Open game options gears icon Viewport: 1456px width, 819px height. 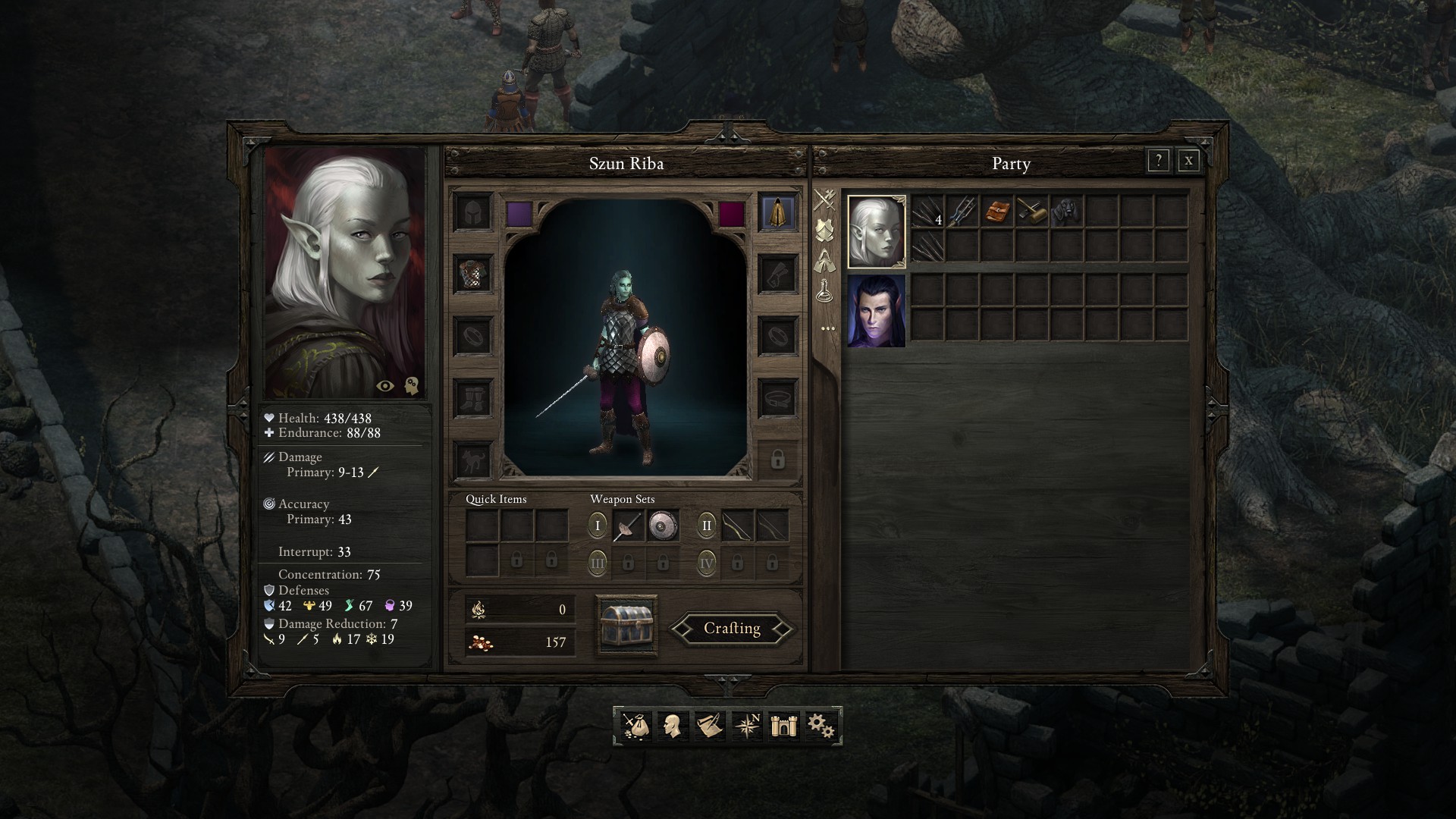click(x=821, y=726)
